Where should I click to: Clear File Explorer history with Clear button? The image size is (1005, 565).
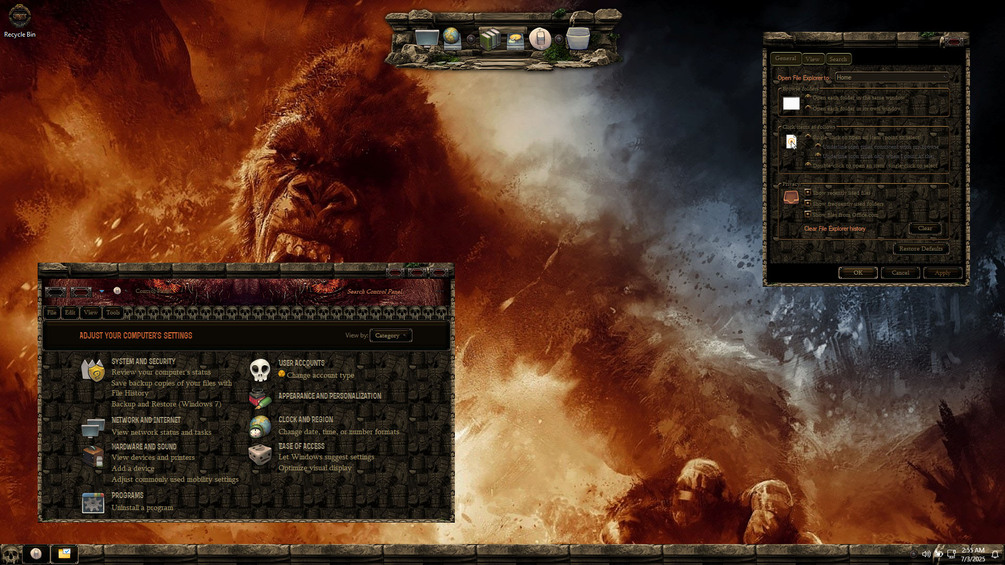click(925, 229)
